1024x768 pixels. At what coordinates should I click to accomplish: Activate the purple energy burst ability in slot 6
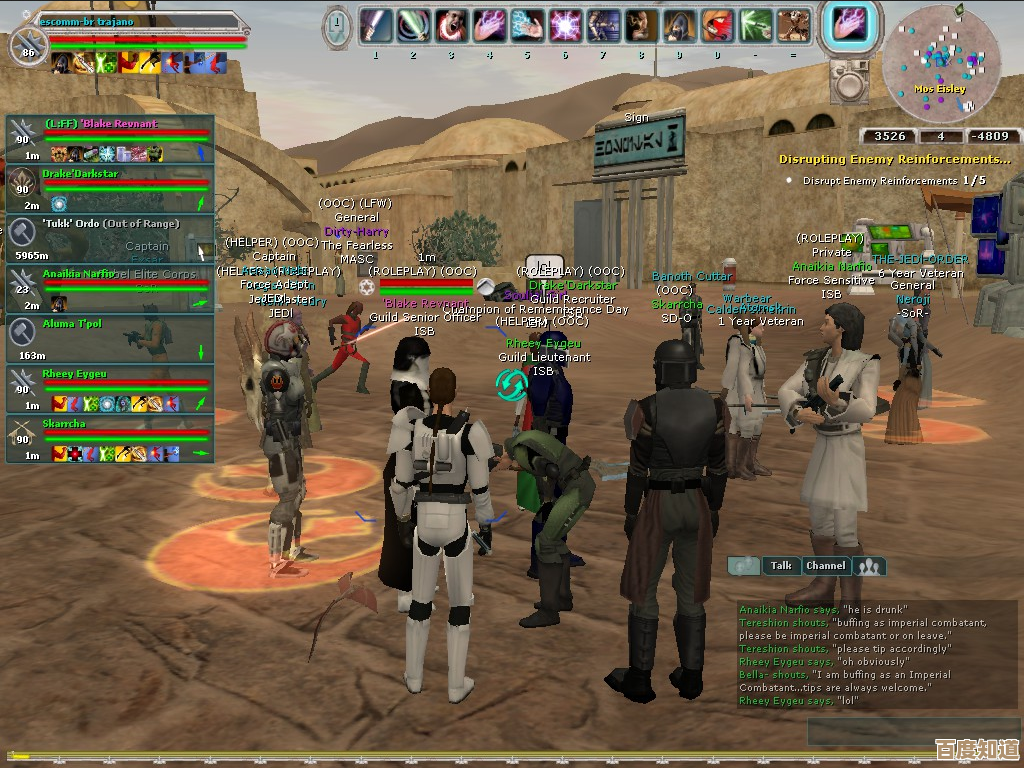tap(565, 24)
